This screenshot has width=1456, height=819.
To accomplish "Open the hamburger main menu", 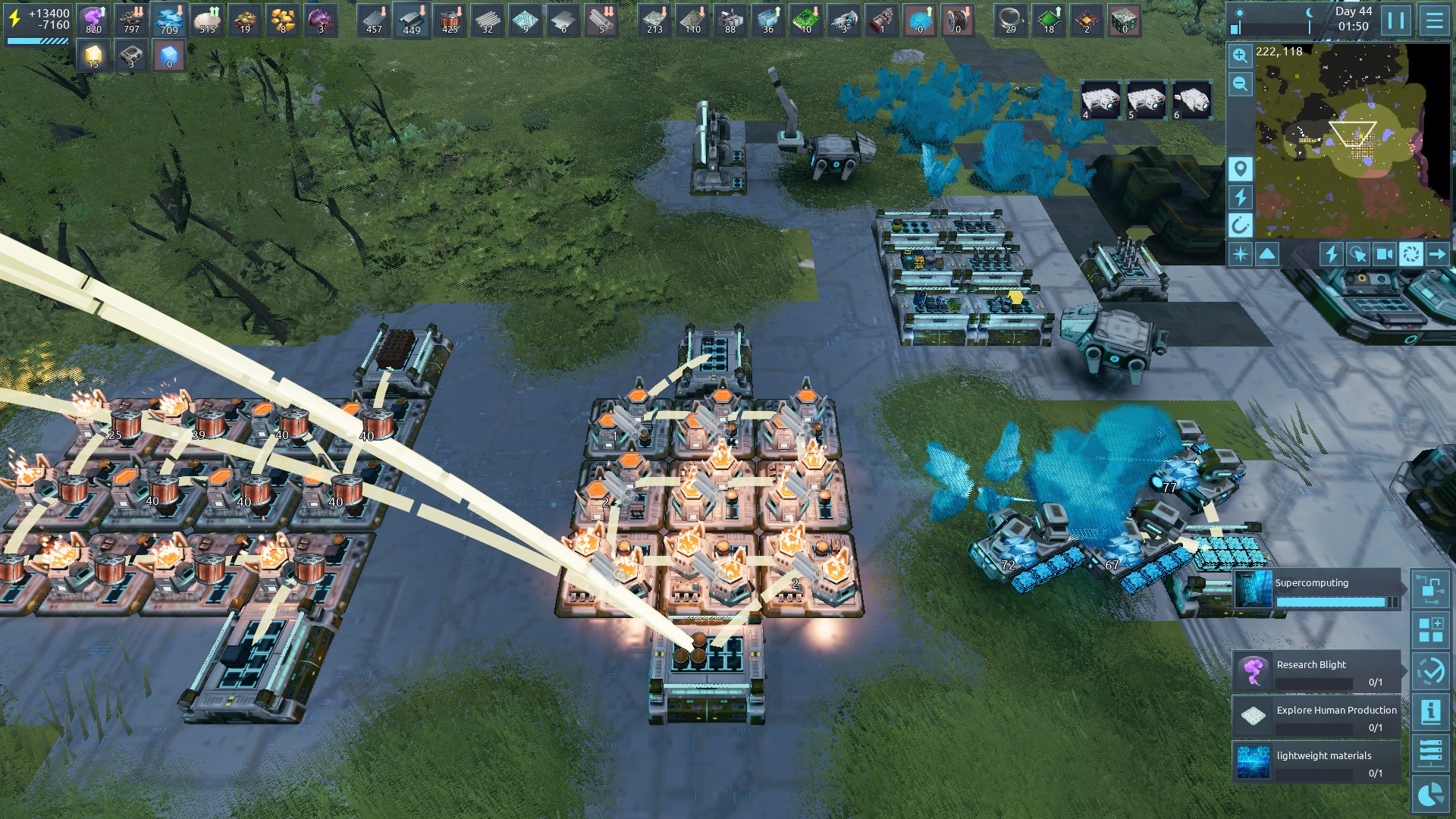I will point(1434,20).
